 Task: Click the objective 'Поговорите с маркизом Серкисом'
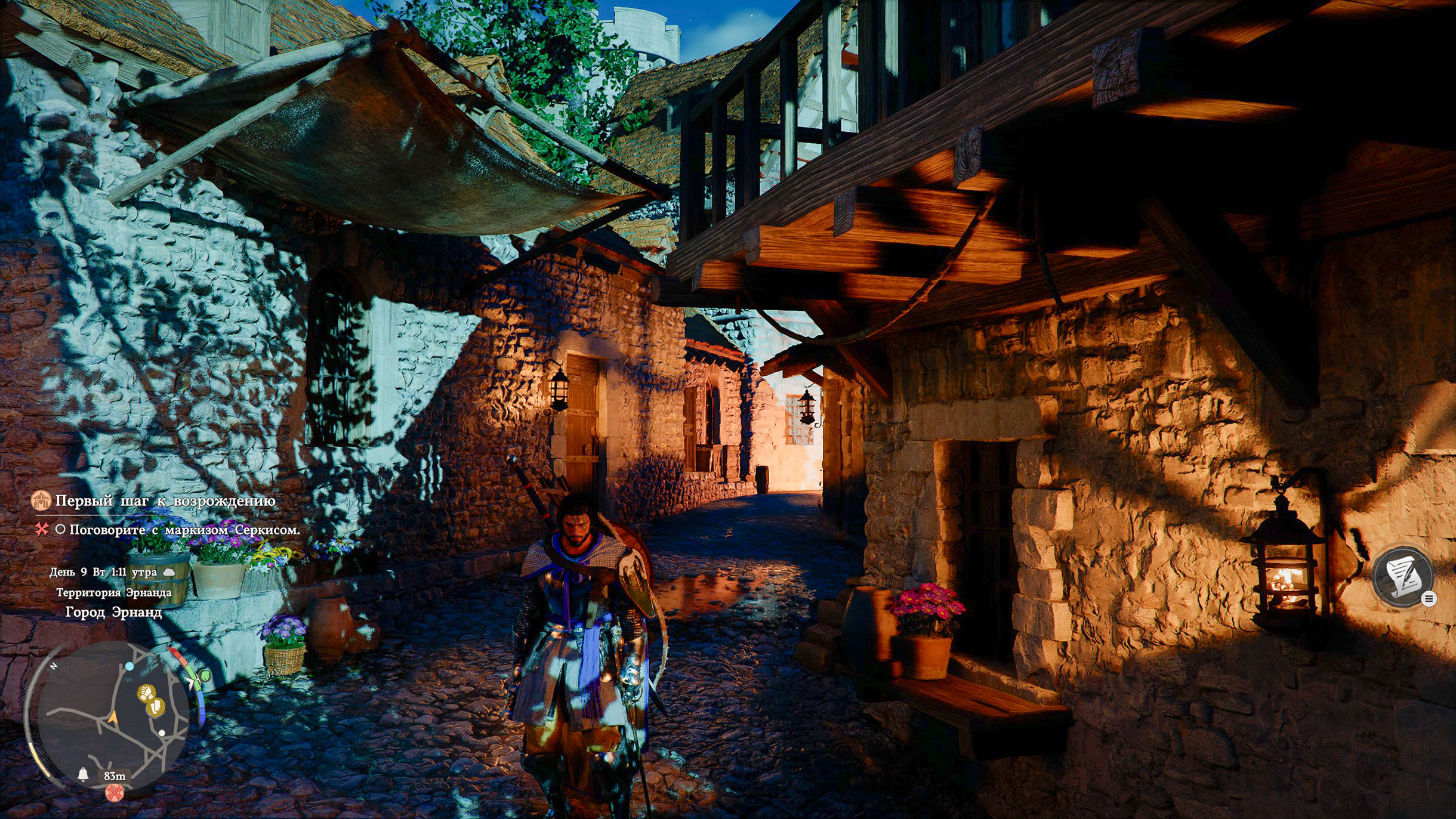point(184,530)
